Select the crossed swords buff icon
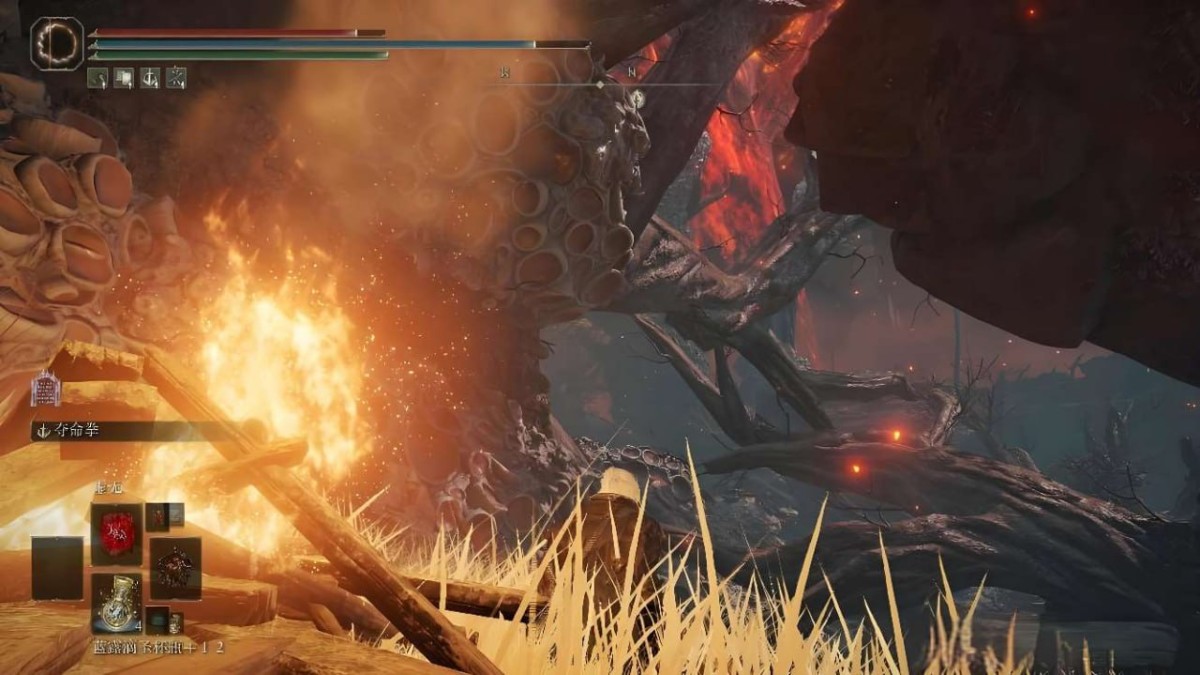Image resolution: width=1200 pixels, height=675 pixels. [177, 77]
